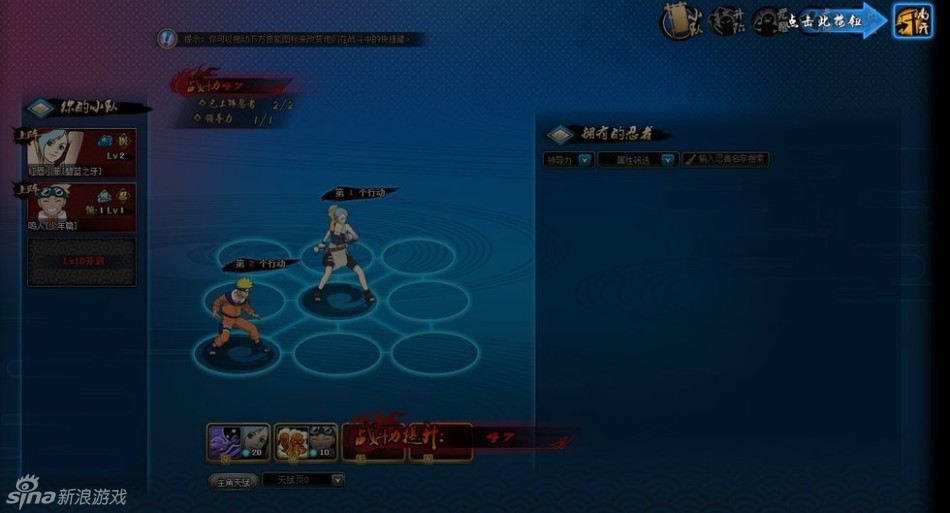
Task: Click the locked Lv10 squad slot
Action: (x=82, y=261)
